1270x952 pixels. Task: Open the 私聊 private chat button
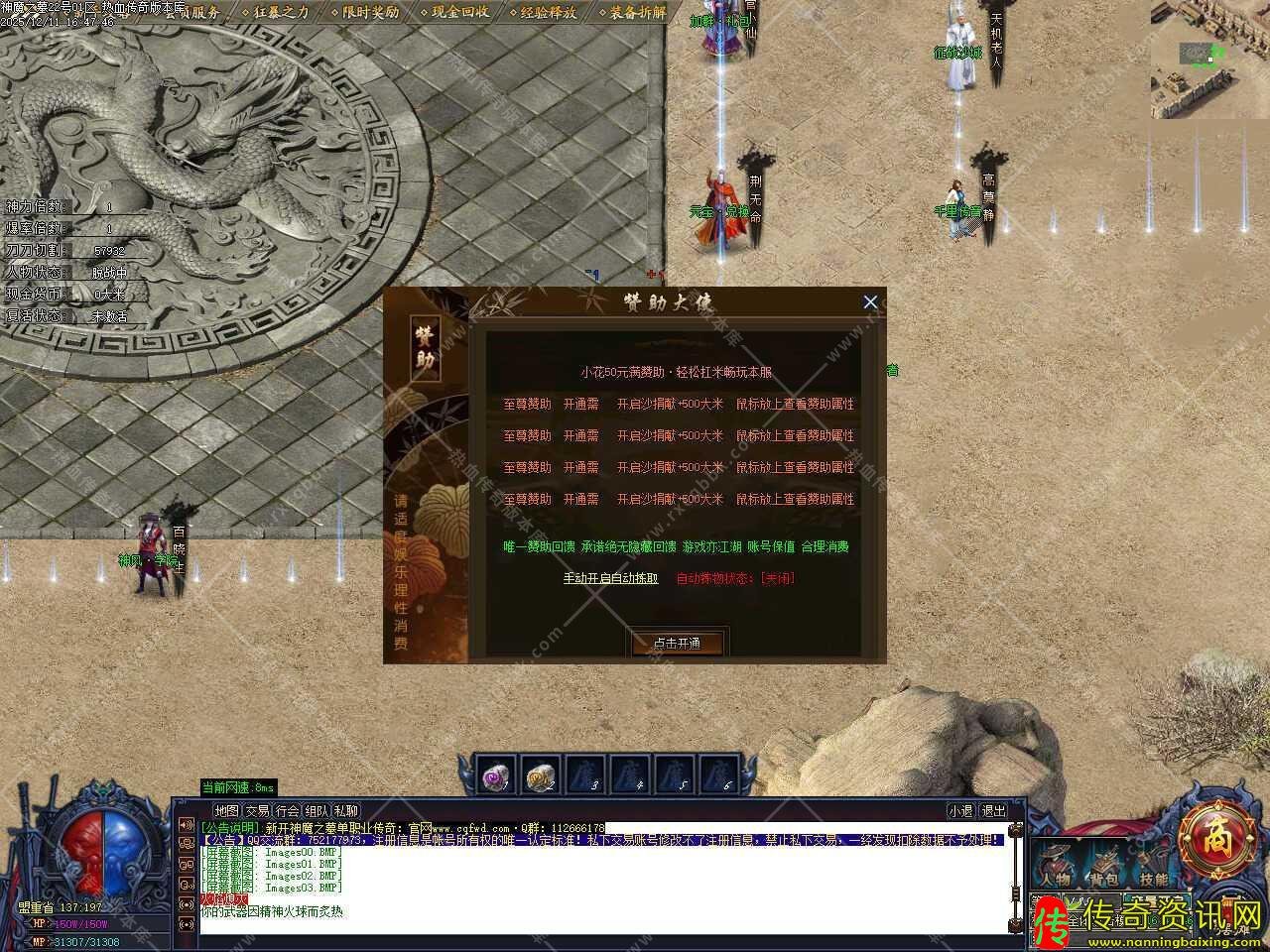point(346,810)
